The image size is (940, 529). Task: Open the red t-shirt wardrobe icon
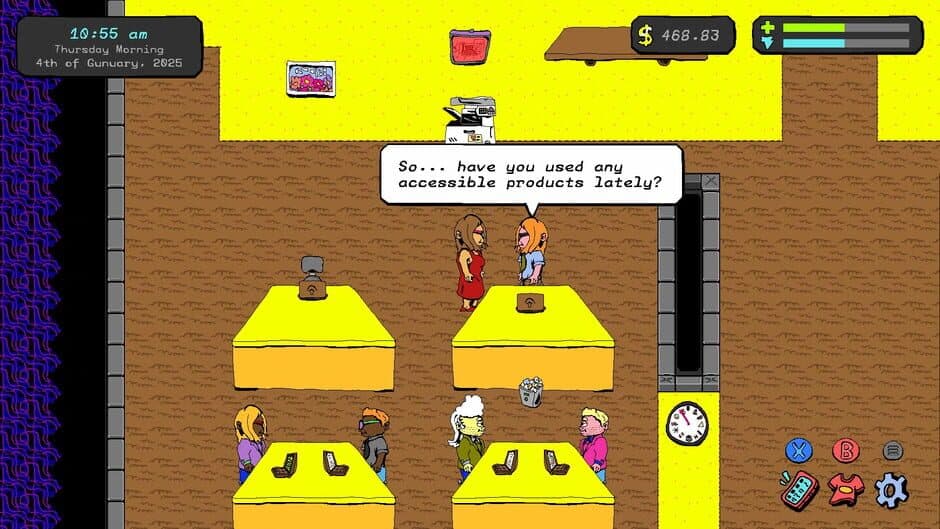click(845, 489)
